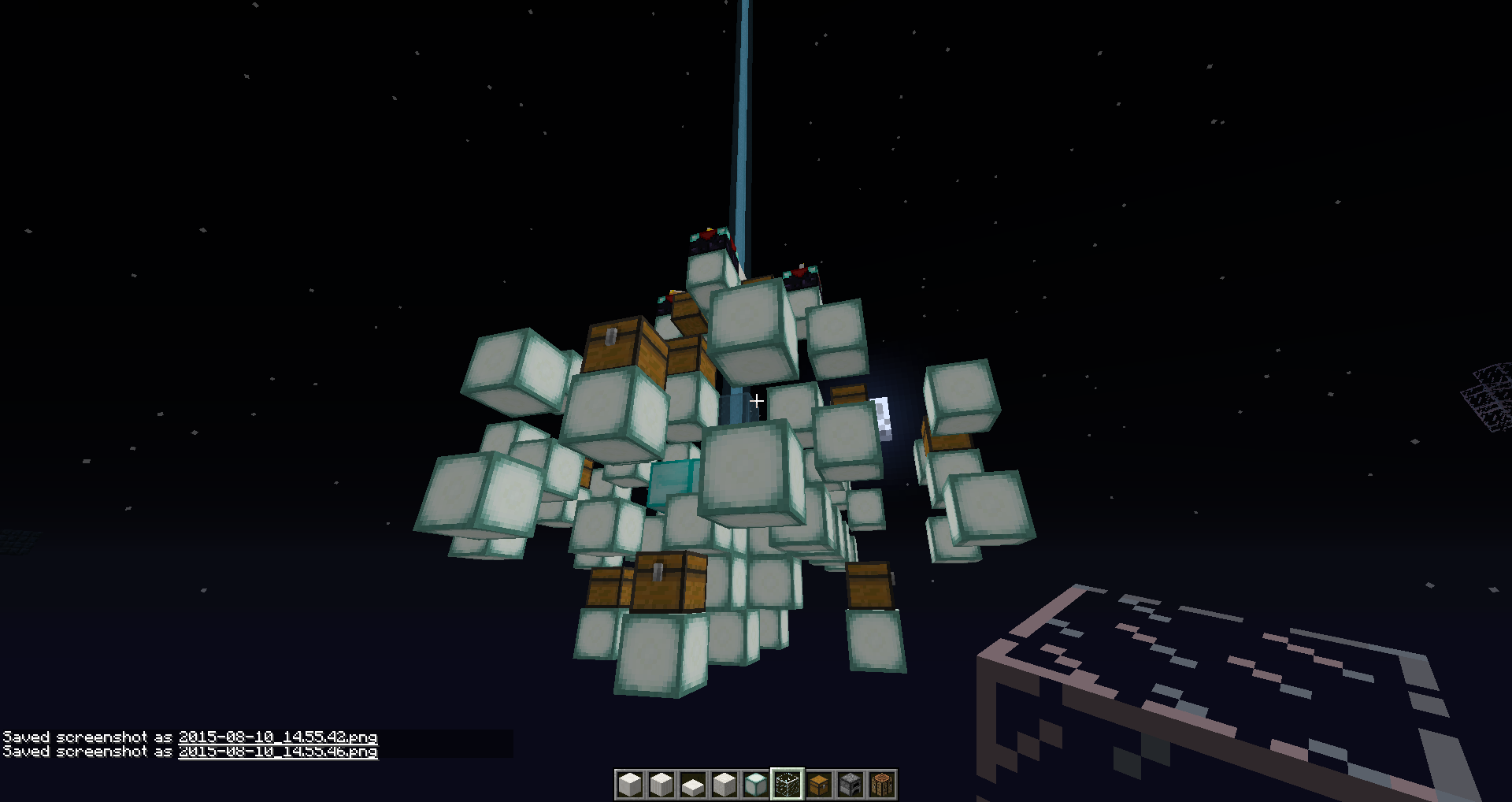
Task: Select the glass block hotbar slot
Action: 787,785
